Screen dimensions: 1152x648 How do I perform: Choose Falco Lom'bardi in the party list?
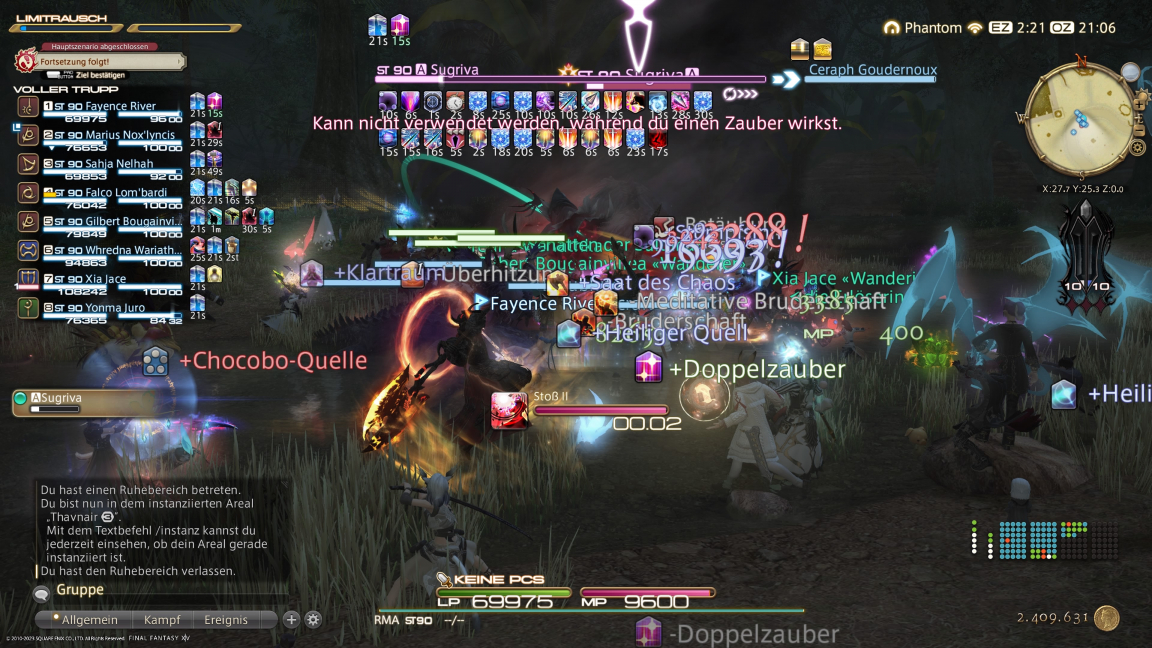point(118,193)
